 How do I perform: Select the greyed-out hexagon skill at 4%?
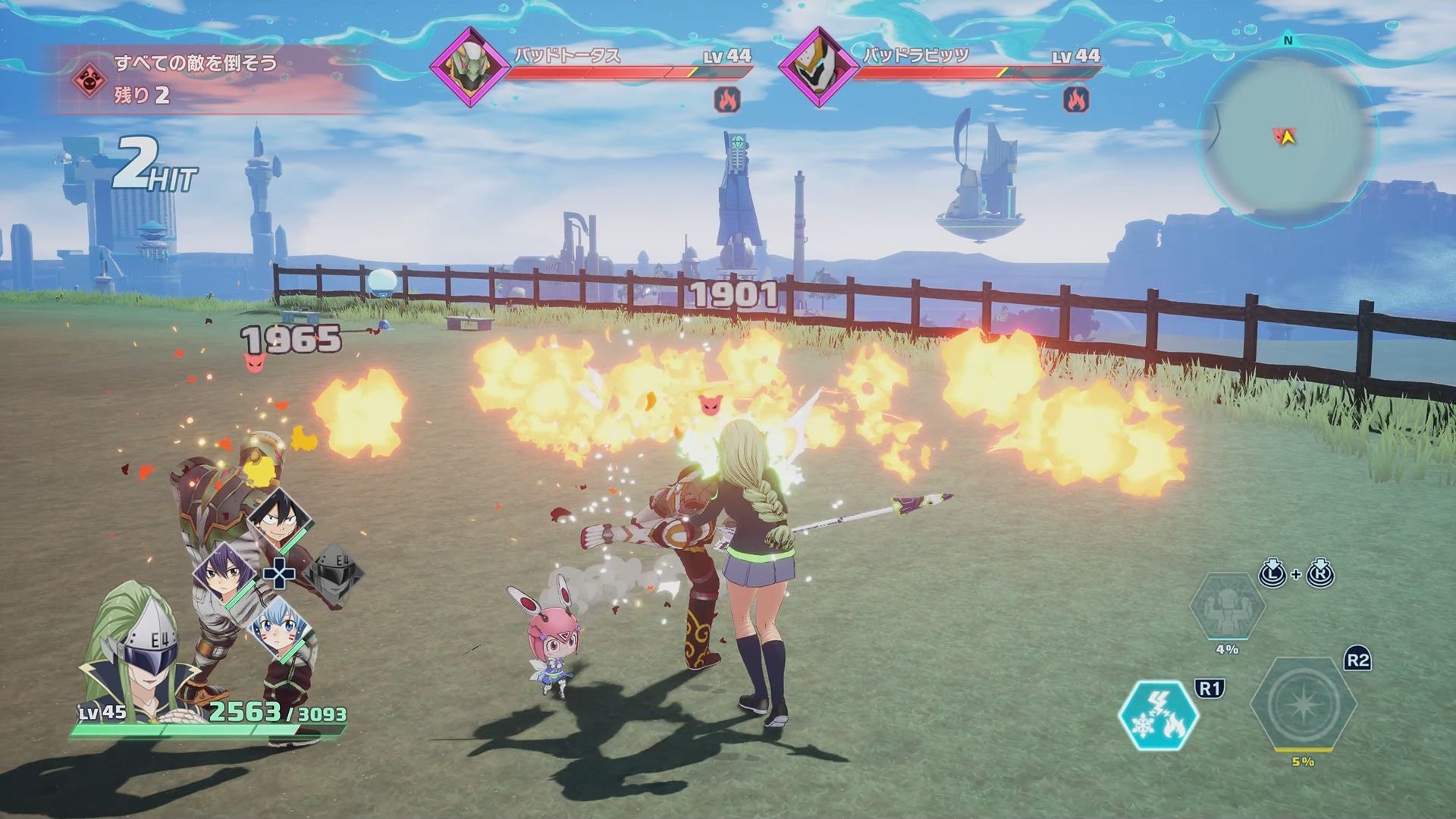click(x=1227, y=608)
